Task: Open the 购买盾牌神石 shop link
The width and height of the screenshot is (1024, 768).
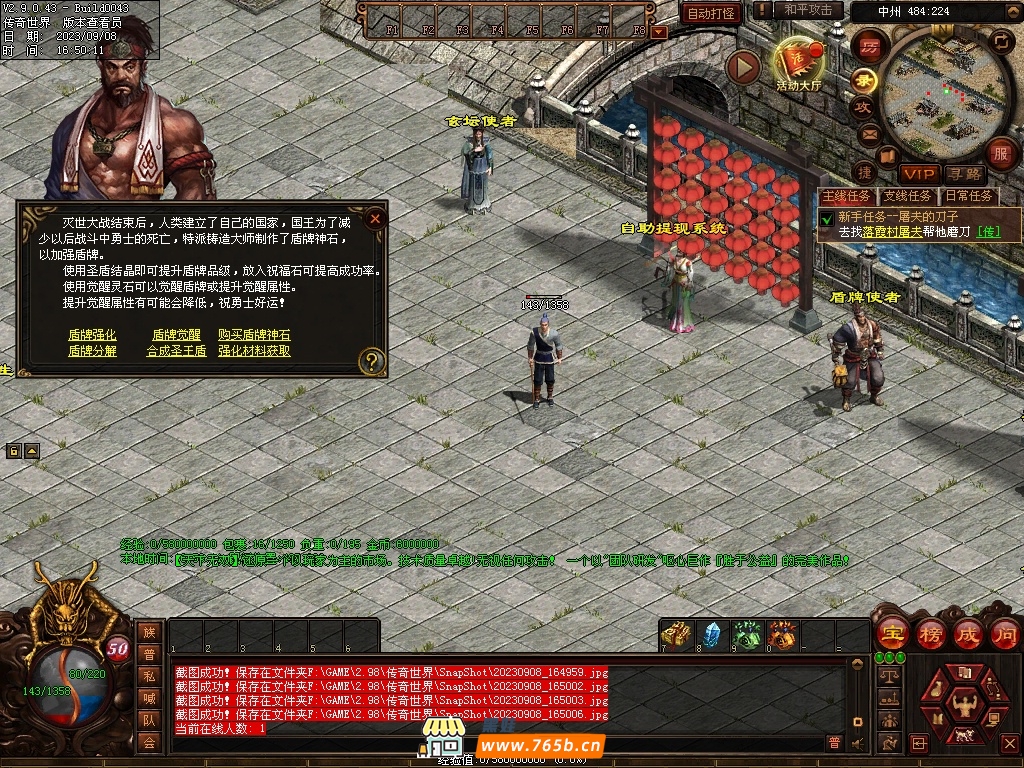Action: pyautogui.click(x=254, y=335)
